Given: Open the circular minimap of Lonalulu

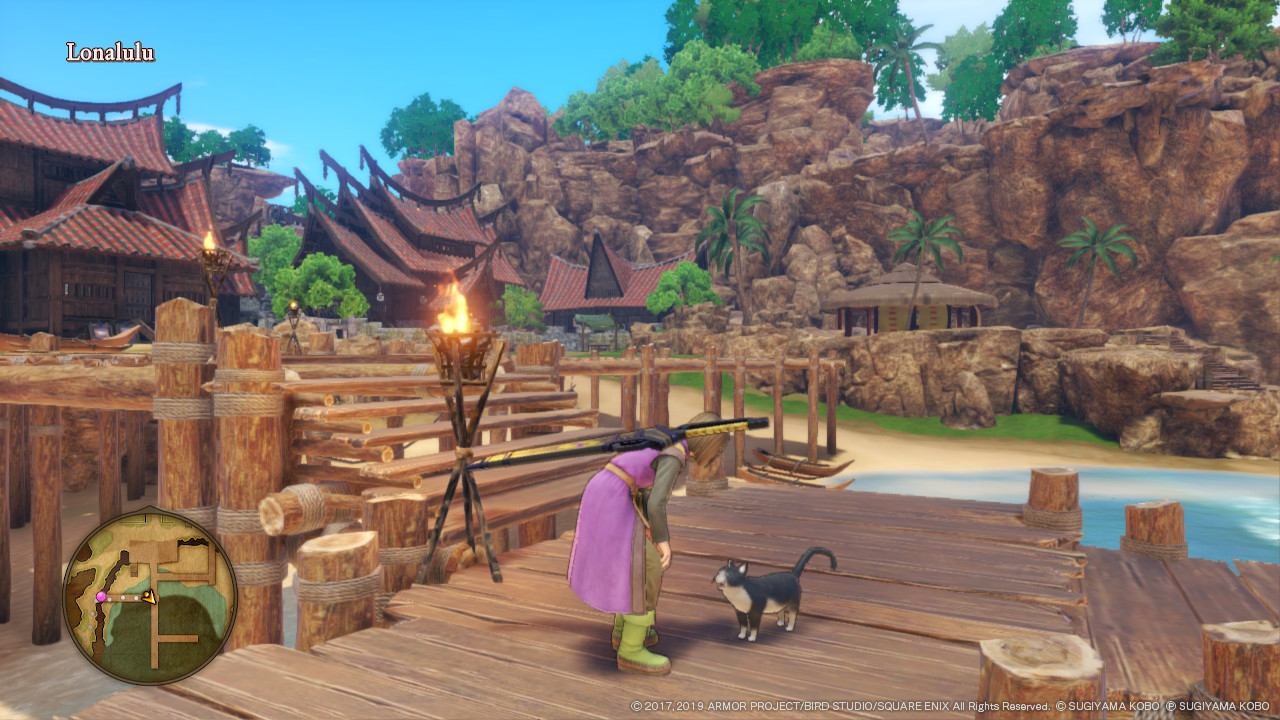Looking at the screenshot, I should (150, 597).
